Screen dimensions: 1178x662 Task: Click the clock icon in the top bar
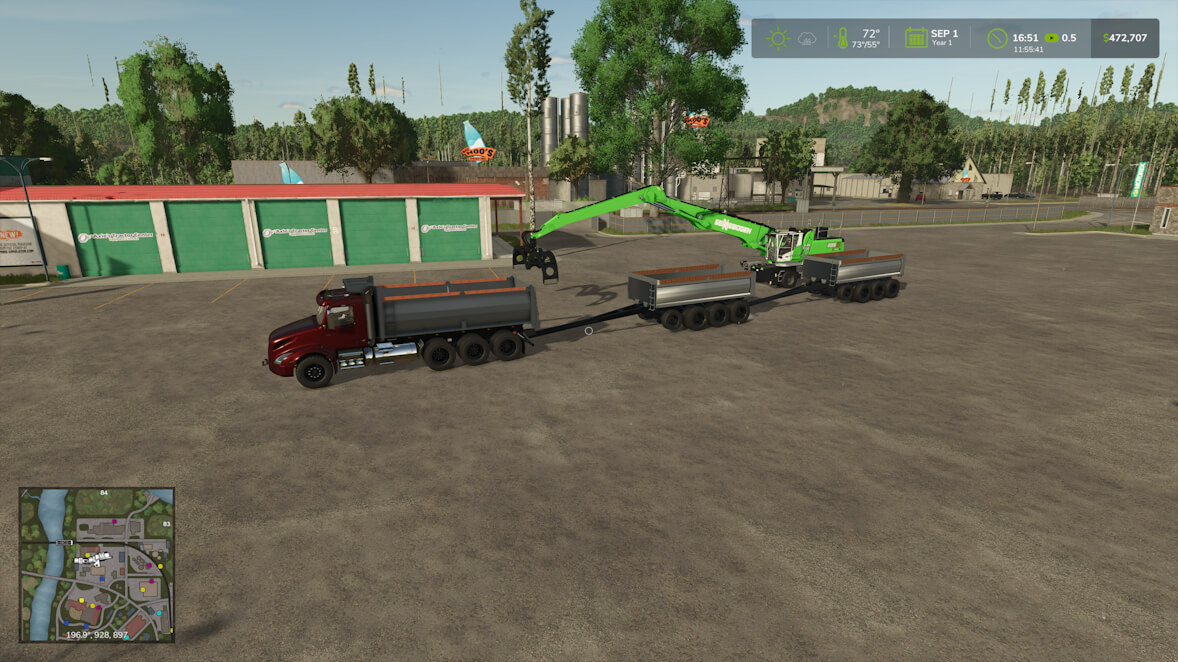(996, 38)
